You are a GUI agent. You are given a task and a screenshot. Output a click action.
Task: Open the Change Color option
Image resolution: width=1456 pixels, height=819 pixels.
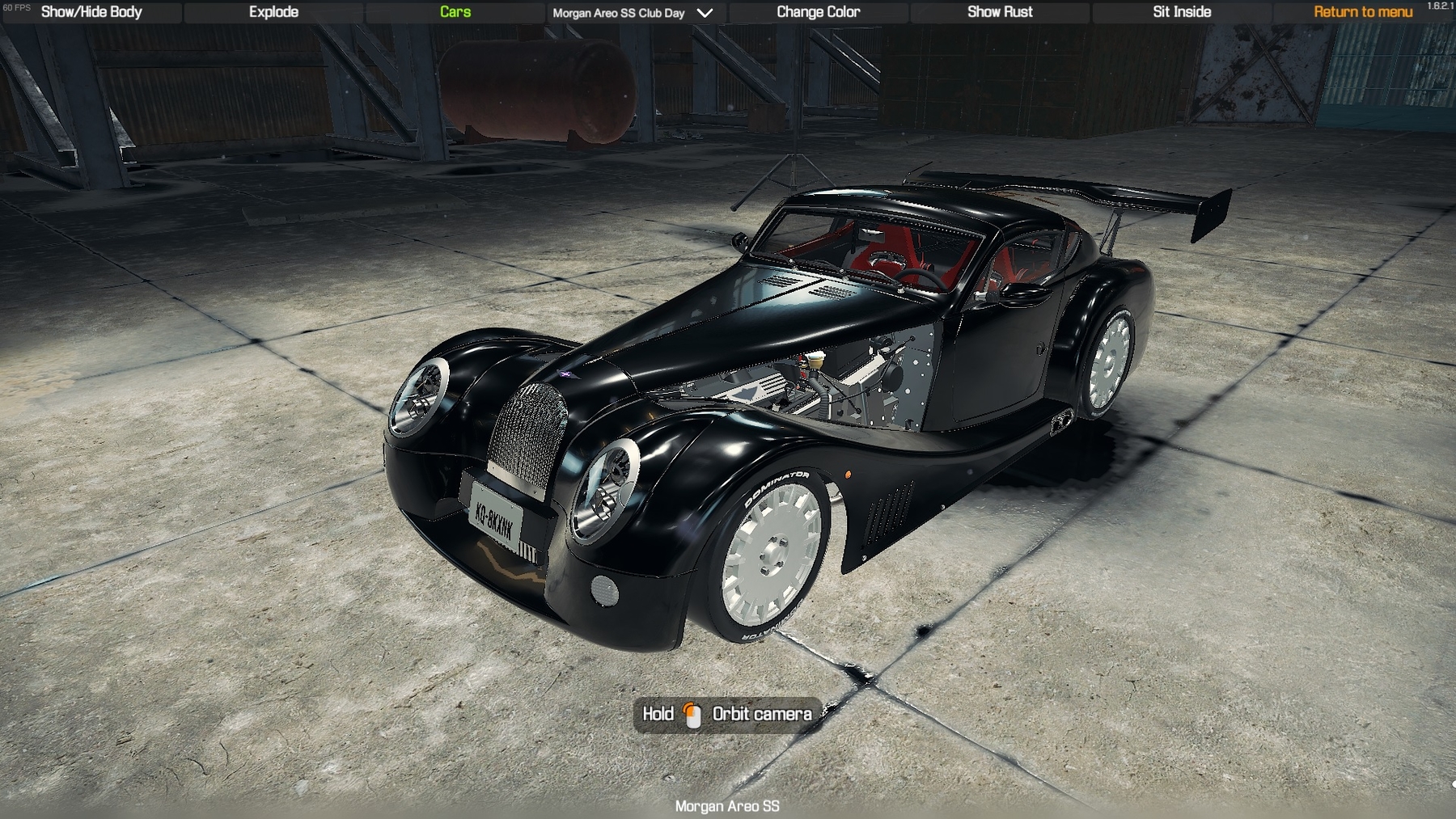pyautogui.click(x=818, y=12)
